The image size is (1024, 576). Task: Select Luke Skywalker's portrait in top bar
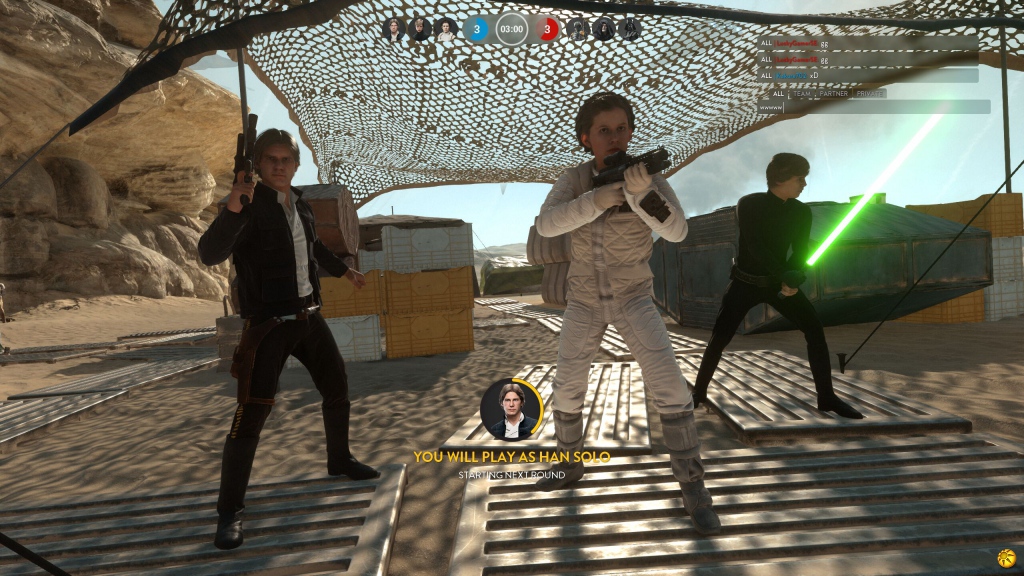420,29
